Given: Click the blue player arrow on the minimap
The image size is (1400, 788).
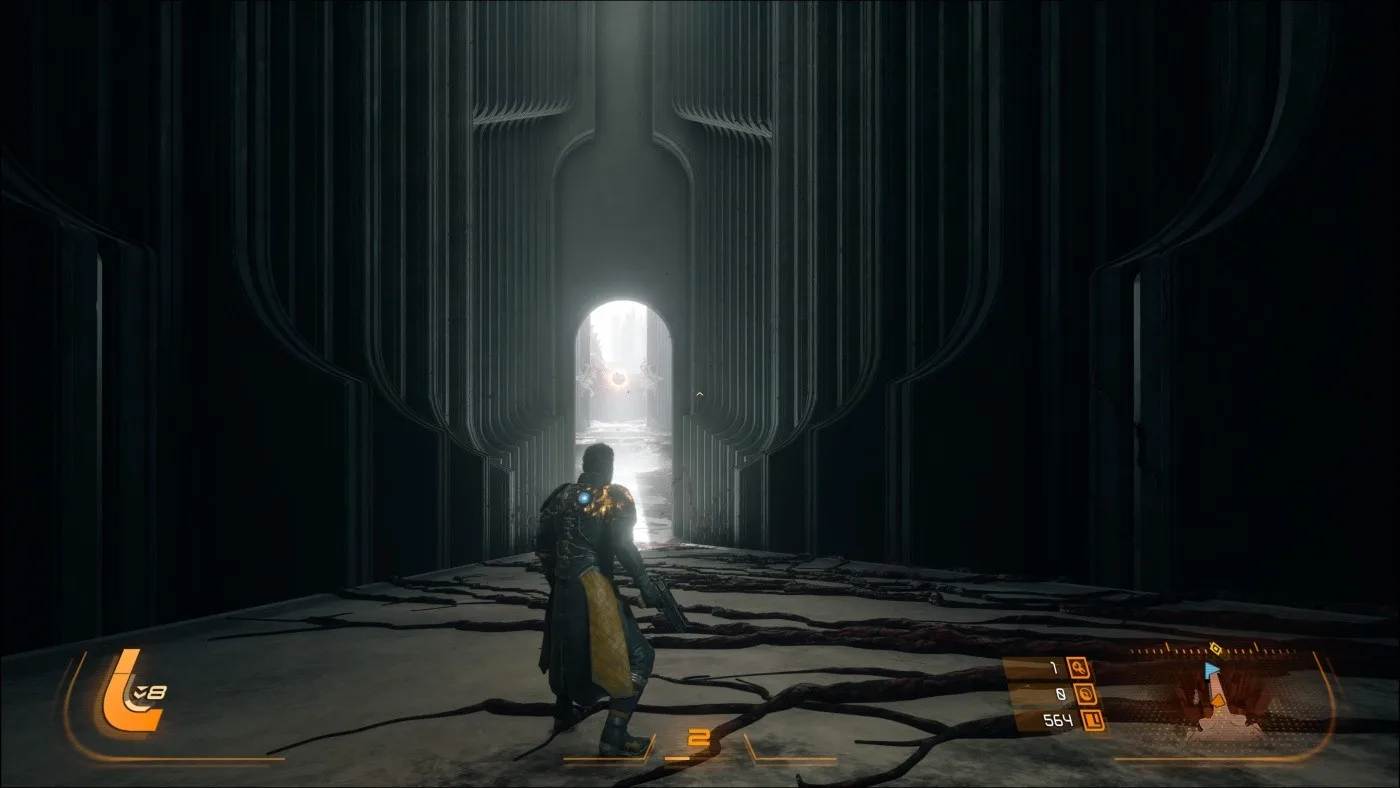Looking at the screenshot, I should pyautogui.click(x=1212, y=669).
